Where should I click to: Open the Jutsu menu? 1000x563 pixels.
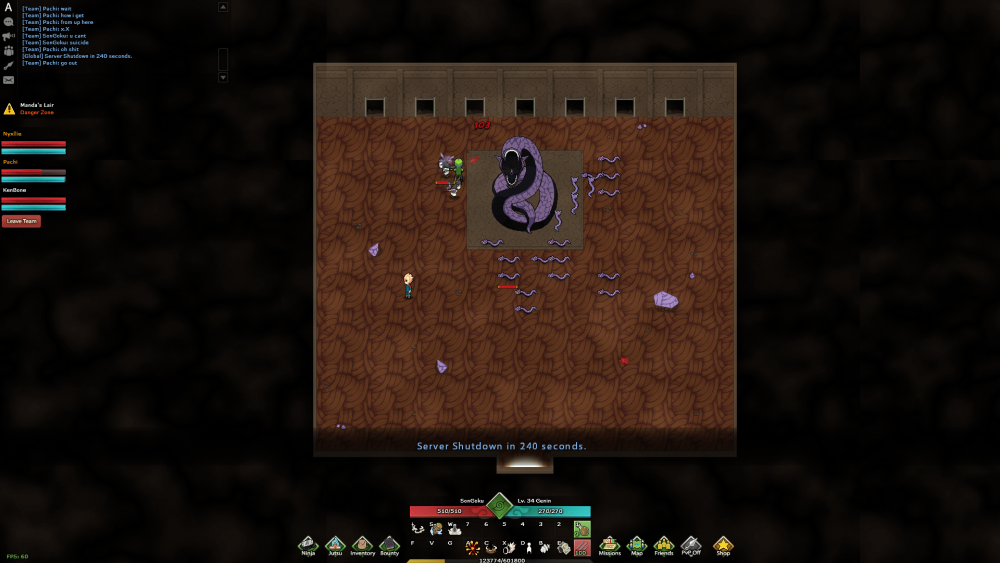(x=335, y=544)
